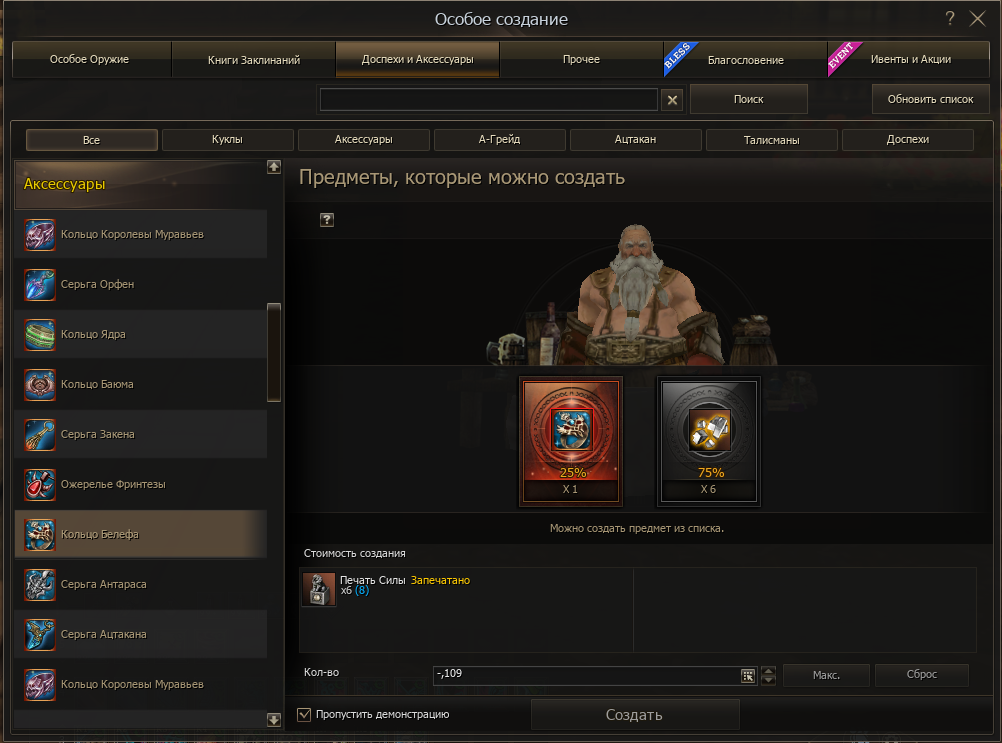The height and width of the screenshot is (743, 1002).
Task: Show the Благословение tab
Action: click(x=745, y=60)
